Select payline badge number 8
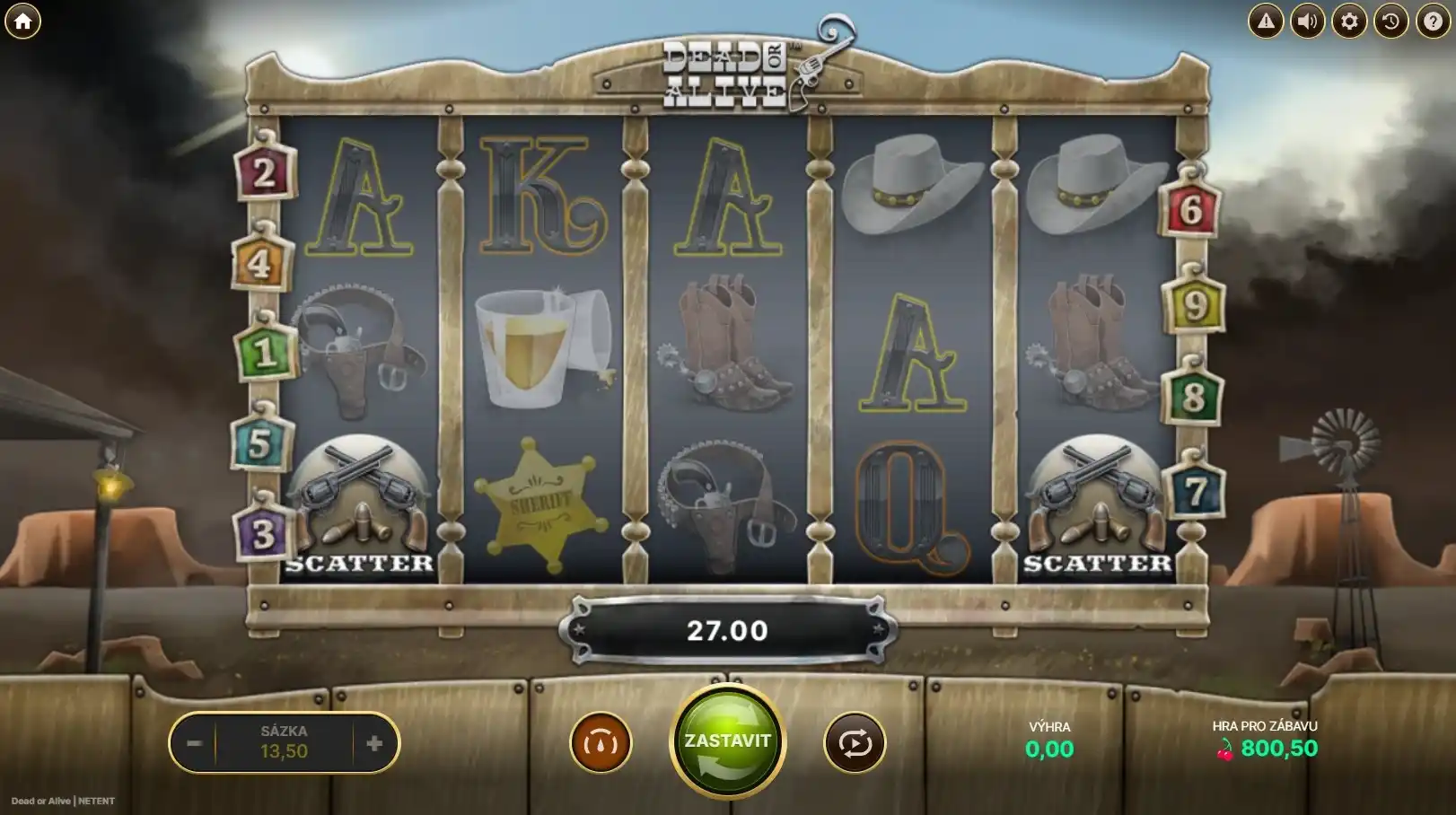Screen dimensions: 1456x815 pyautogui.click(x=1192, y=396)
